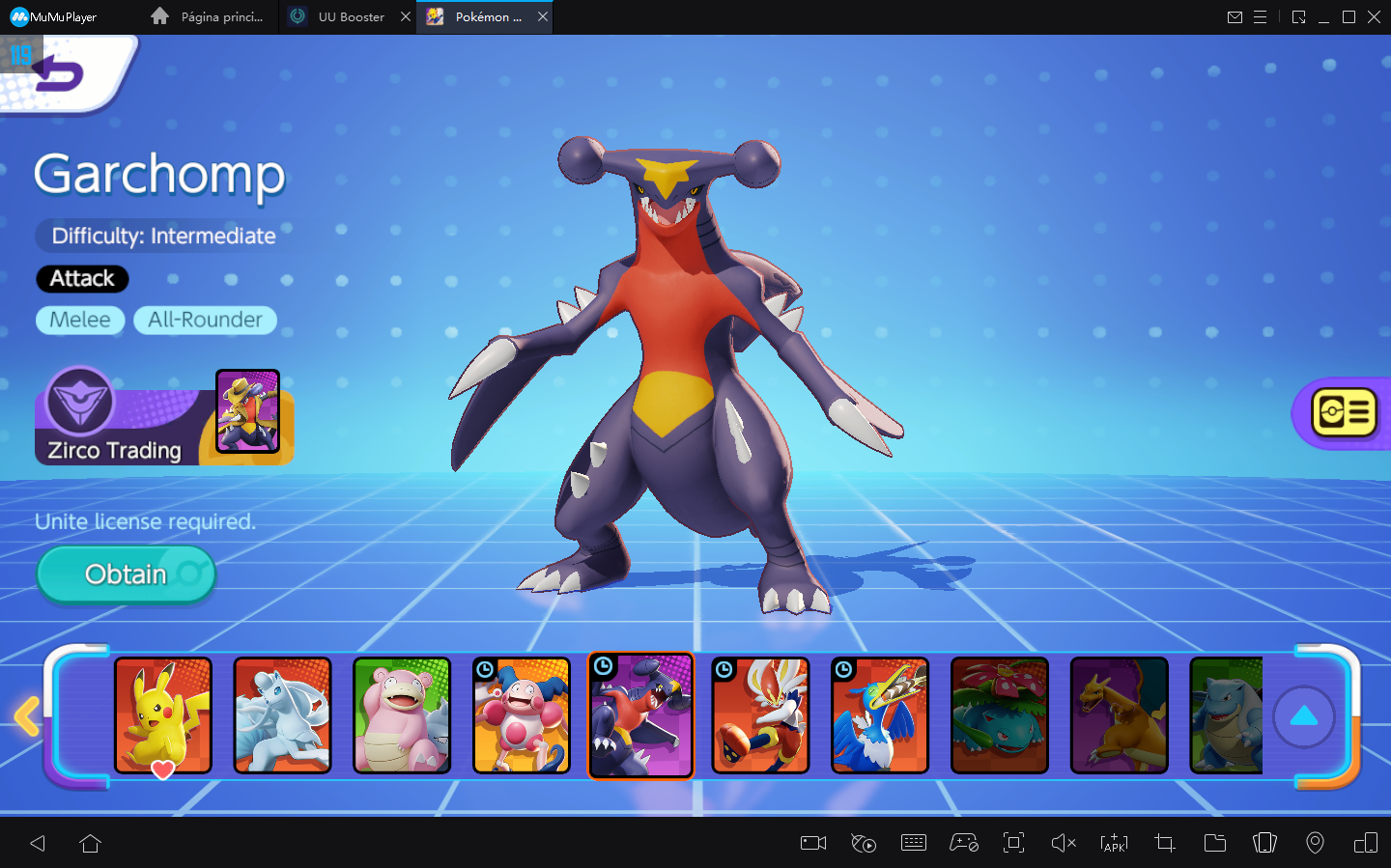Select the Cramorant portrait
1391x868 pixels.
coord(880,715)
